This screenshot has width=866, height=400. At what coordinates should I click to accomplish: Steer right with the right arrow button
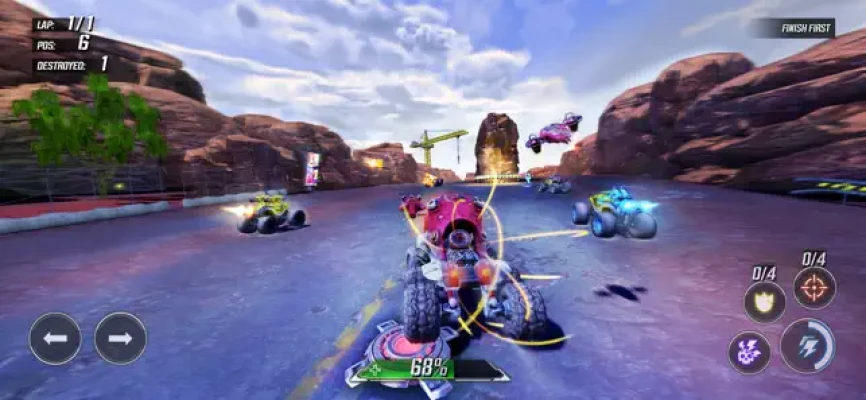[x=120, y=338]
